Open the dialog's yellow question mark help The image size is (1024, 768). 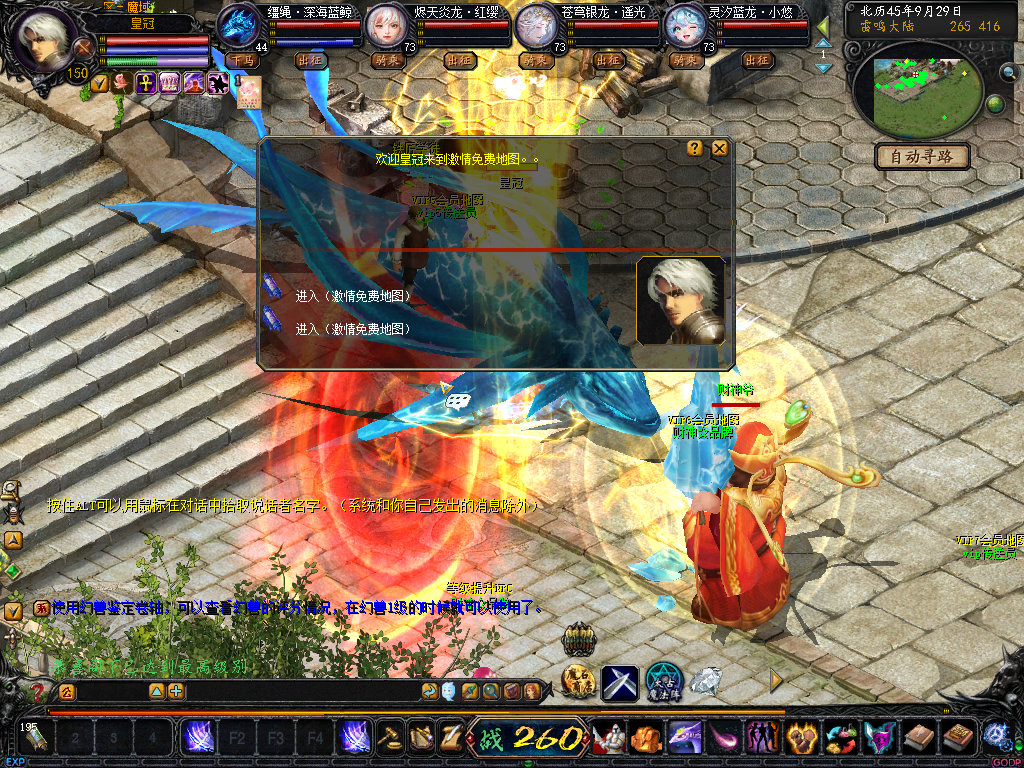coord(695,149)
